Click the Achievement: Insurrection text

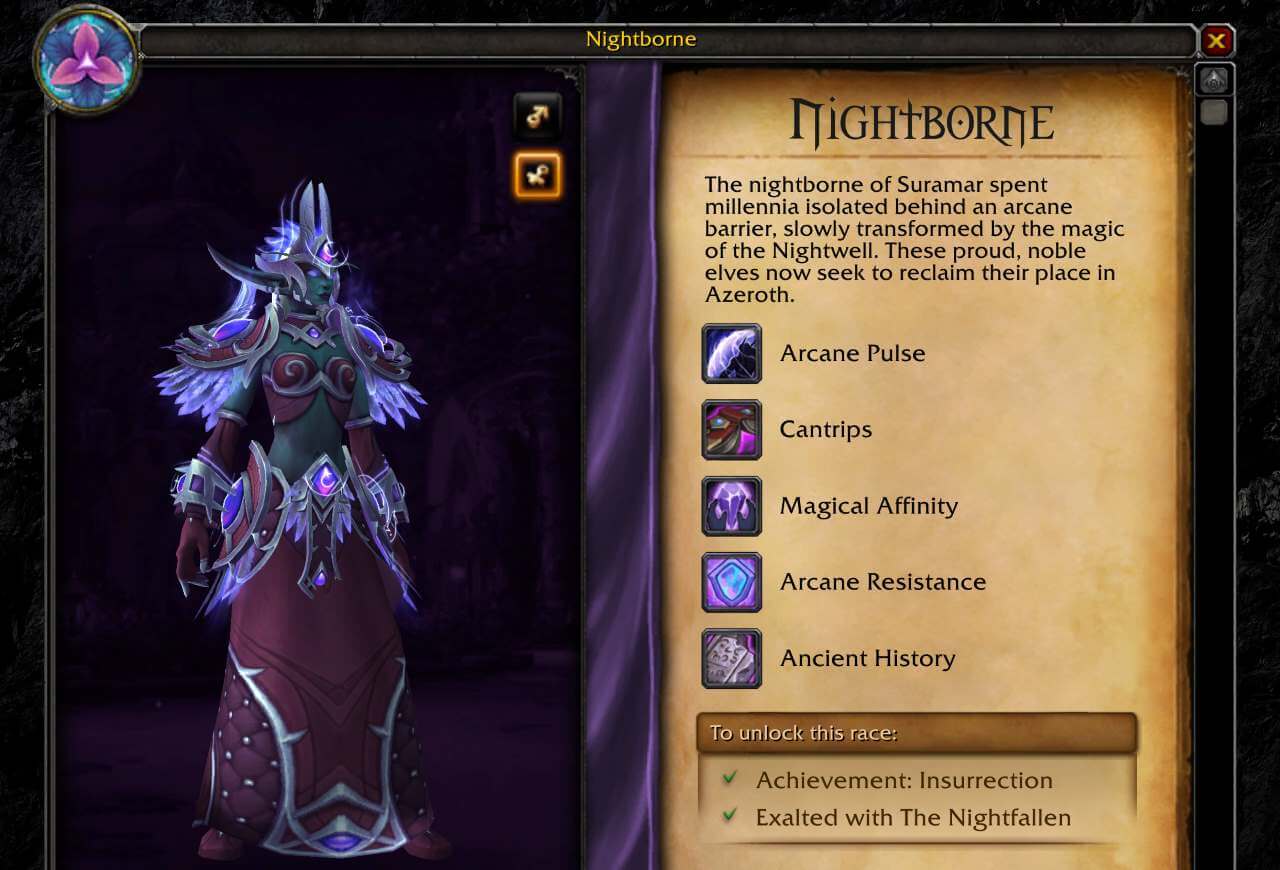click(904, 780)
